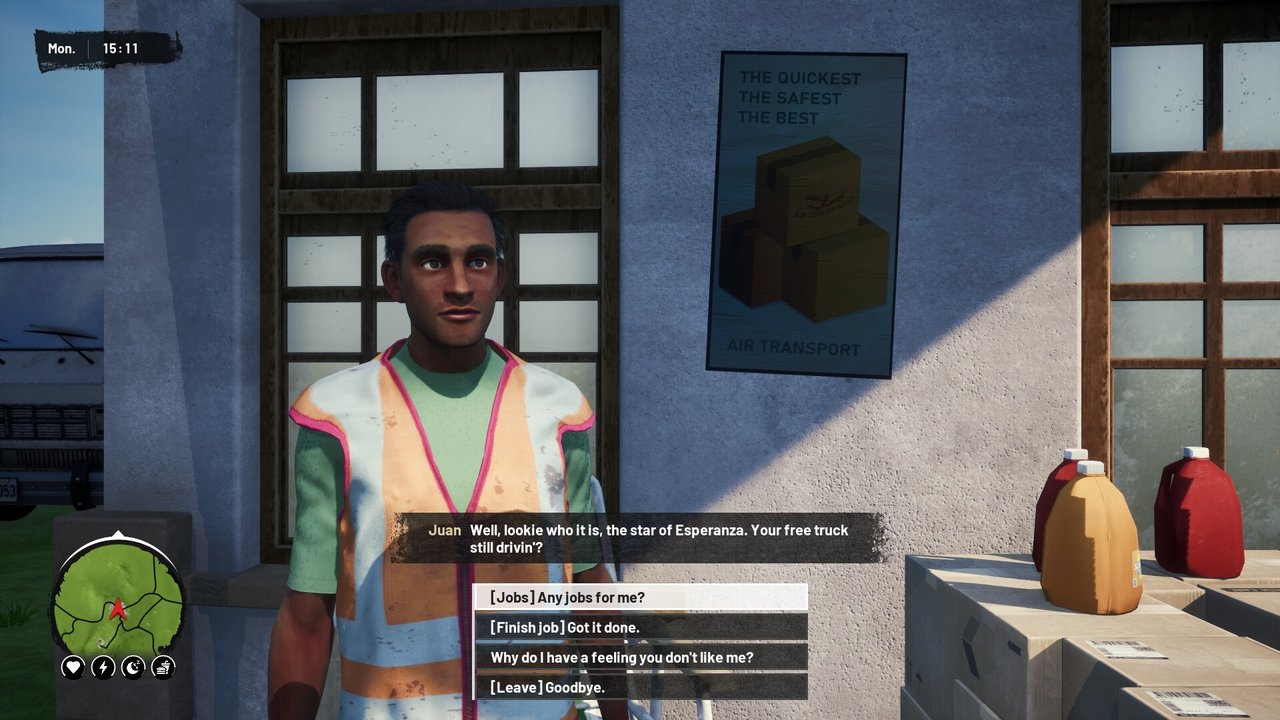The height and width of the screenshot is (720, 1280).
Task: Click the burger hunger status icon
Action: pos(164,667)
